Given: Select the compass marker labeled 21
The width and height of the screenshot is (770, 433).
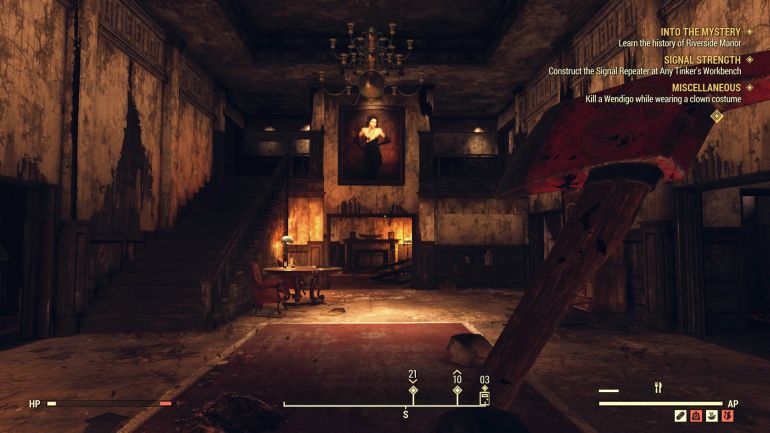Looking at the screenshot, I should point(413,389).
